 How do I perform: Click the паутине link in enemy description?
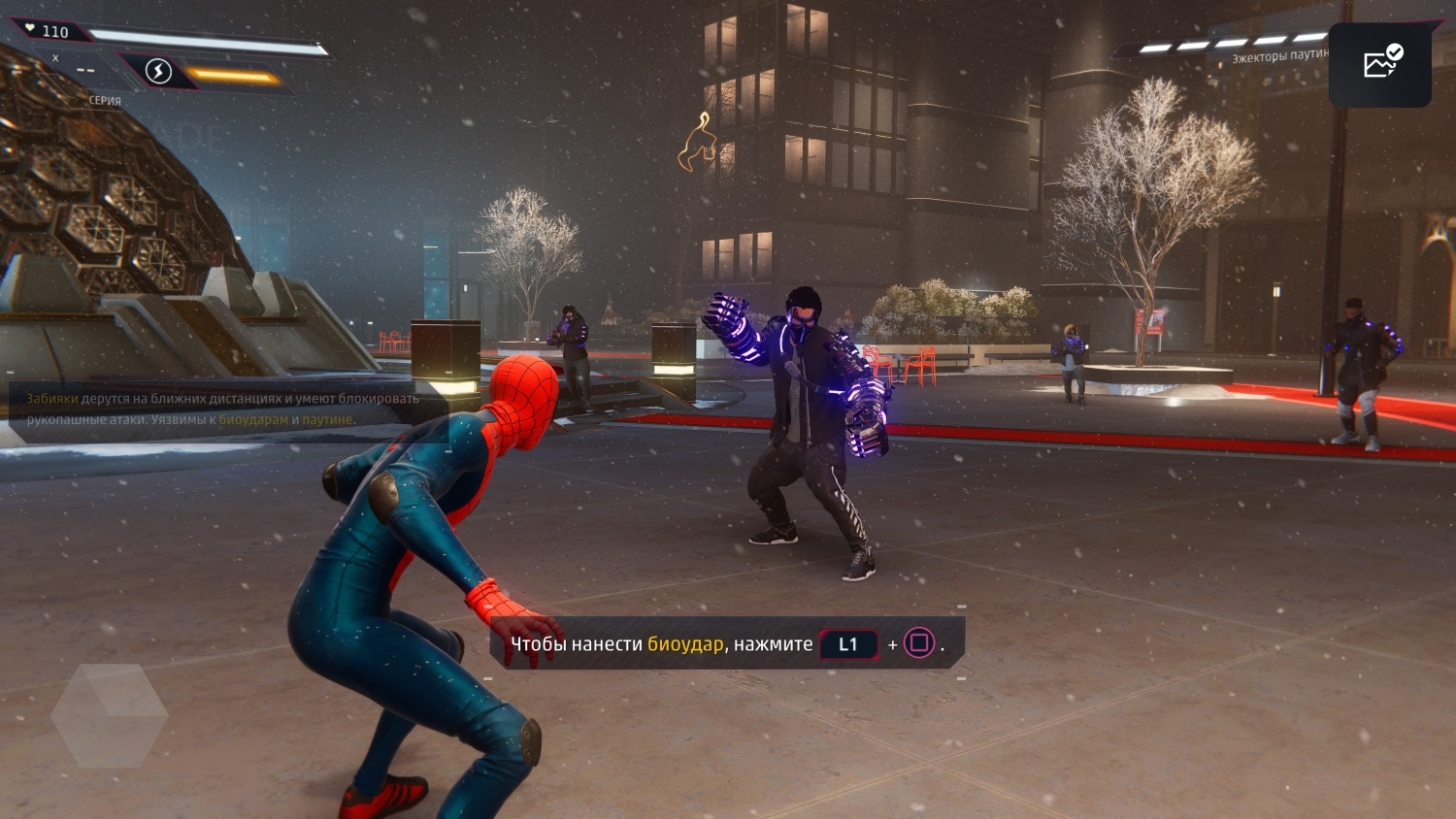tap(329, 420)
